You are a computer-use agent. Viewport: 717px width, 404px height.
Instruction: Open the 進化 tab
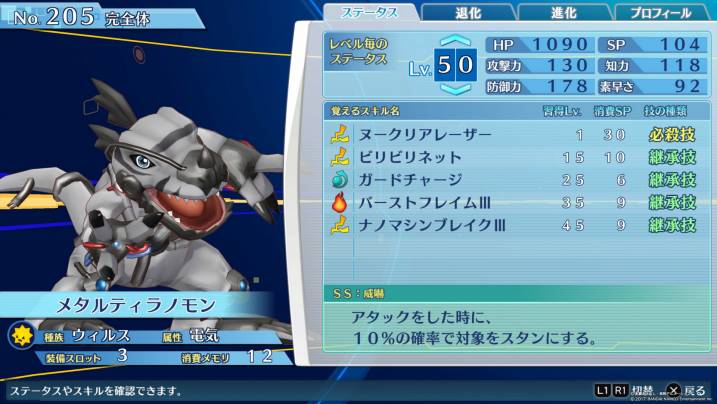point(564,13)
